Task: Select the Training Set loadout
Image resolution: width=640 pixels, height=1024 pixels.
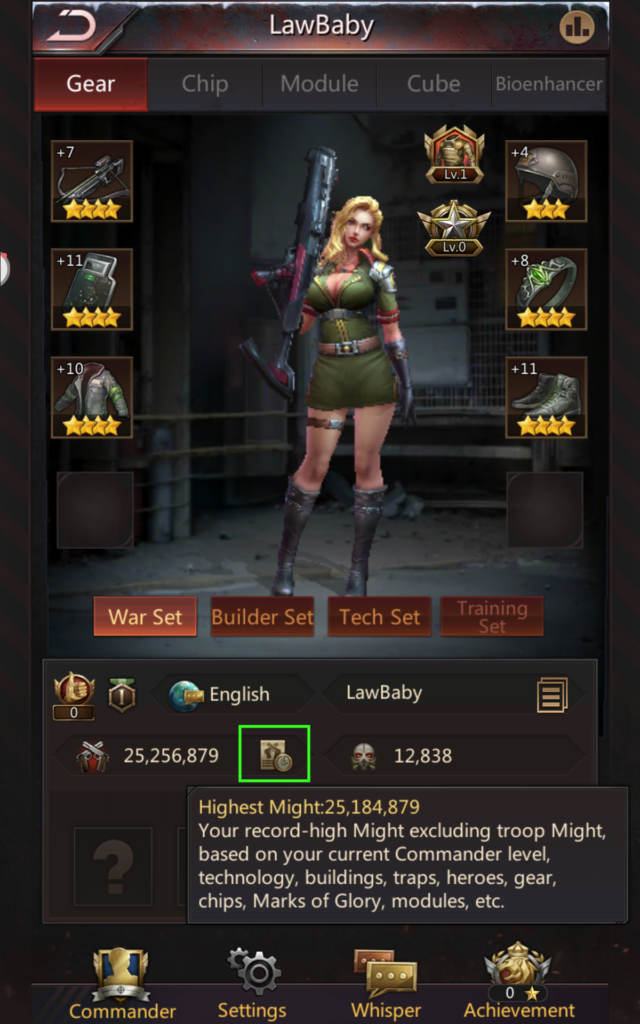Action: [492, 616]
